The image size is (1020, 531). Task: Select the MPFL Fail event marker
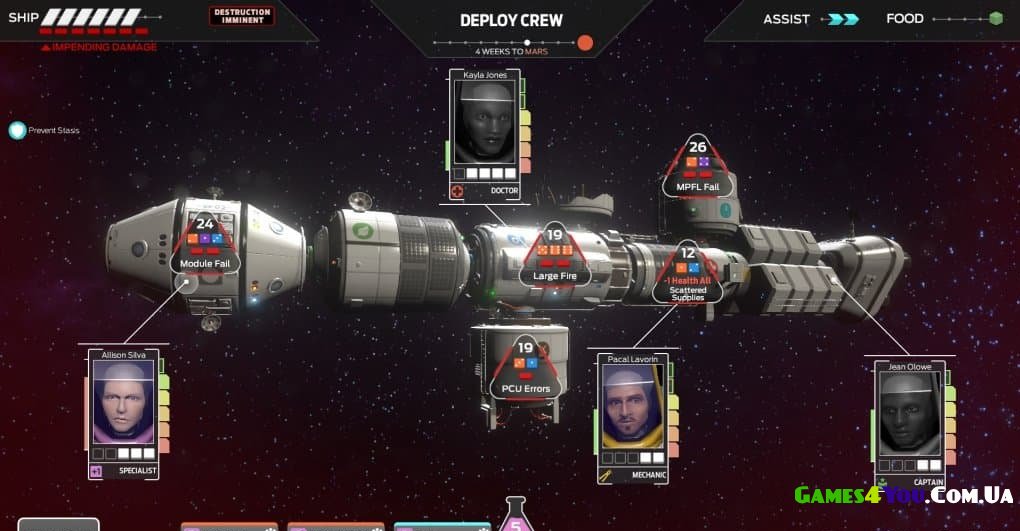tap(697, 166)
